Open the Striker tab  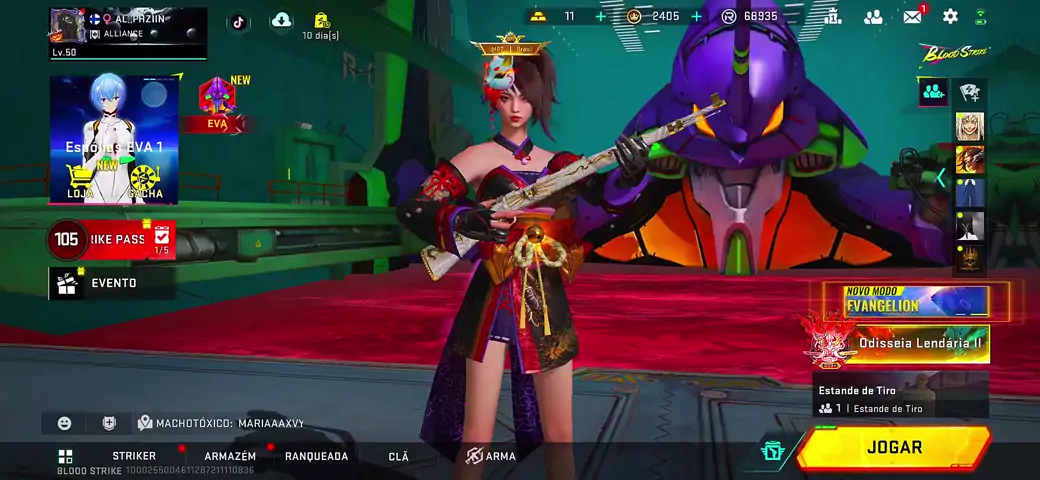(133, 456)
